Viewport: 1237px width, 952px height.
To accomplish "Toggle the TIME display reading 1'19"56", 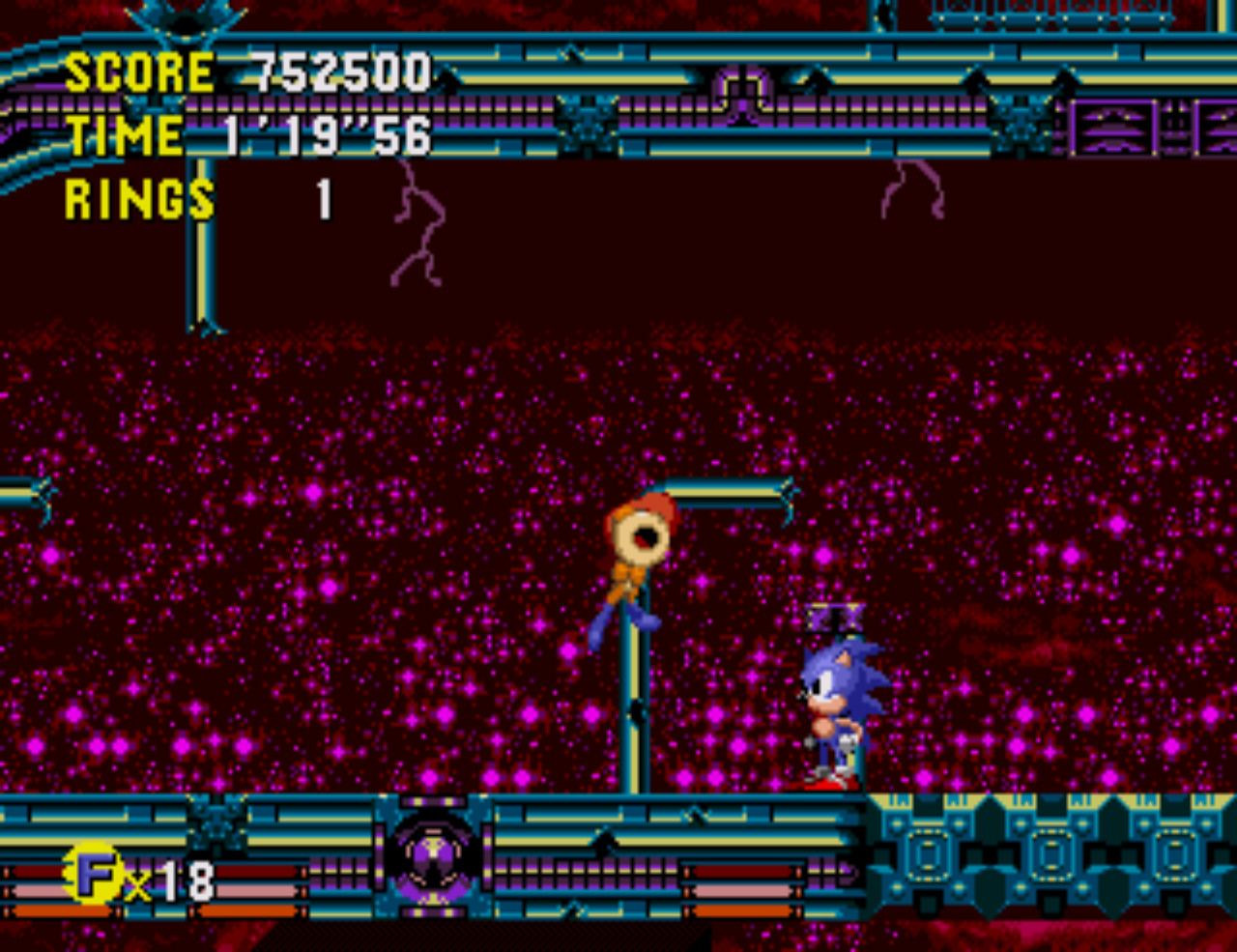I will tap(329, 136).
